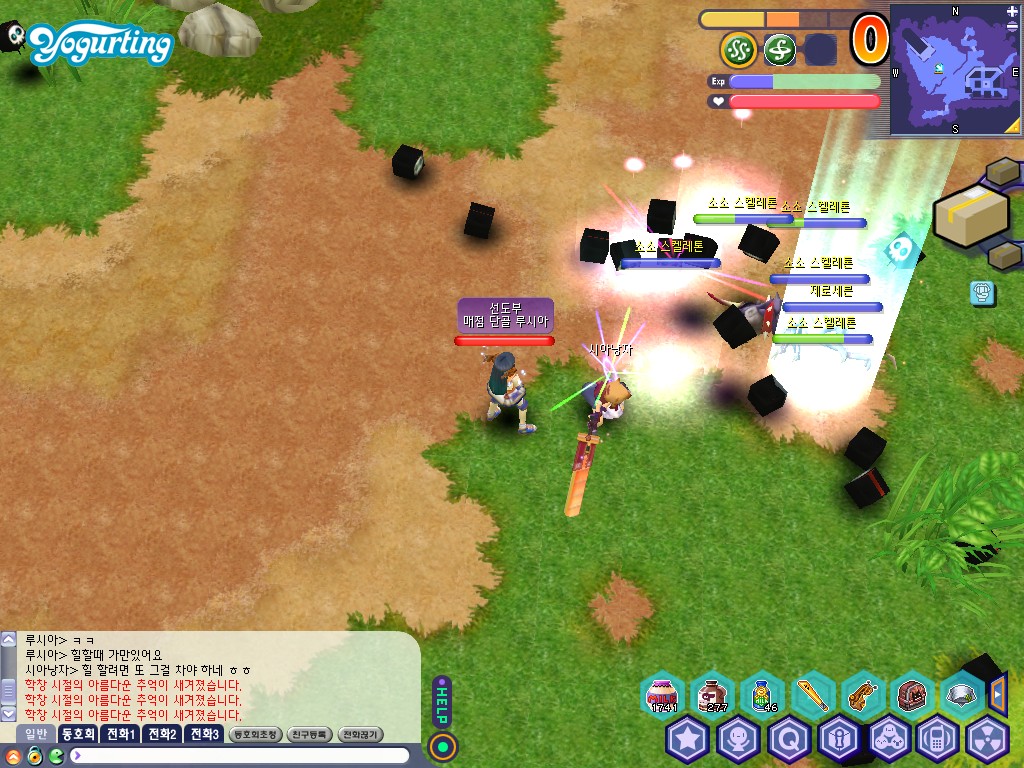Click the 전화끊기 button
The image size is (1024, 768).
point(361,734)
